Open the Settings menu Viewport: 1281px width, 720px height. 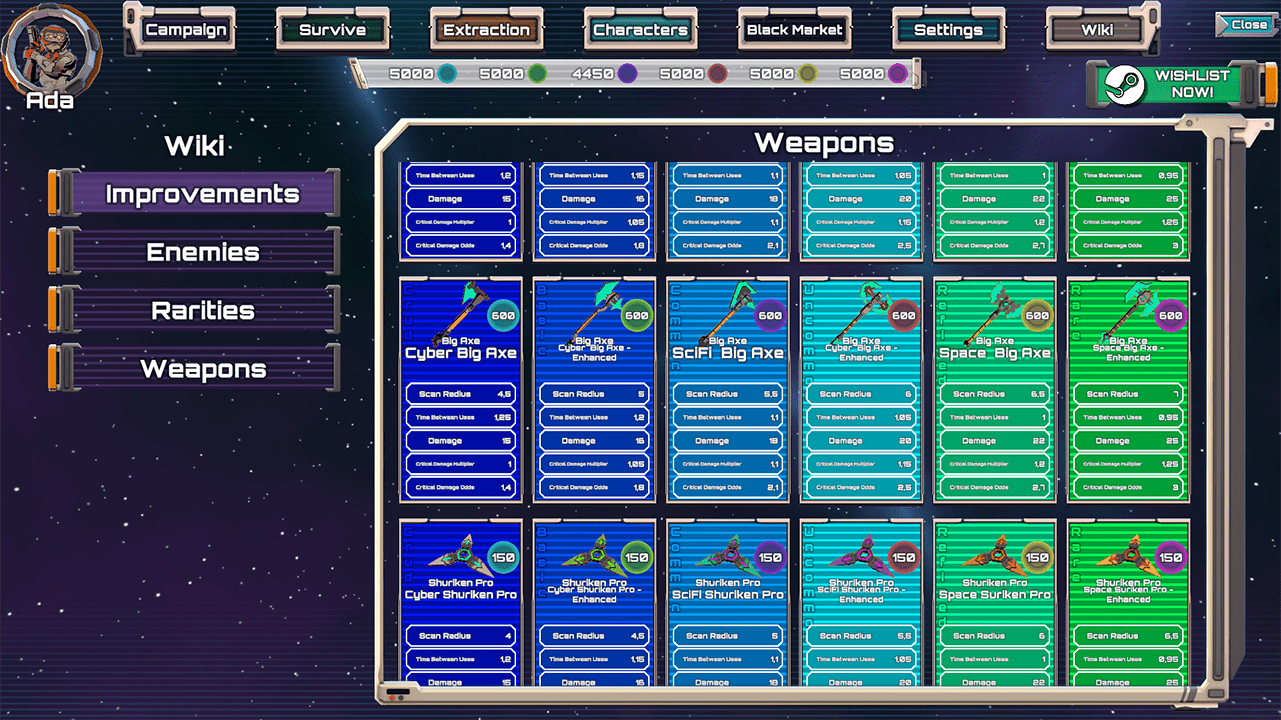coord(948,30)
